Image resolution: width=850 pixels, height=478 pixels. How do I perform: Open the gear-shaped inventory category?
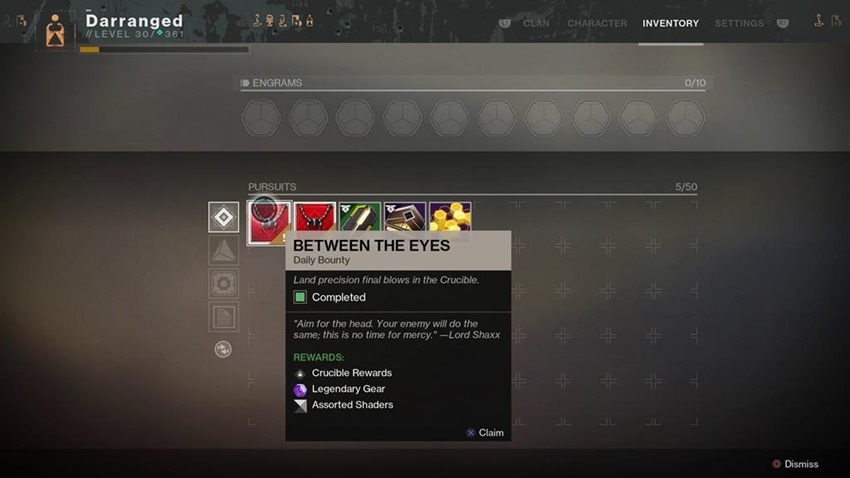coord(223,284)
